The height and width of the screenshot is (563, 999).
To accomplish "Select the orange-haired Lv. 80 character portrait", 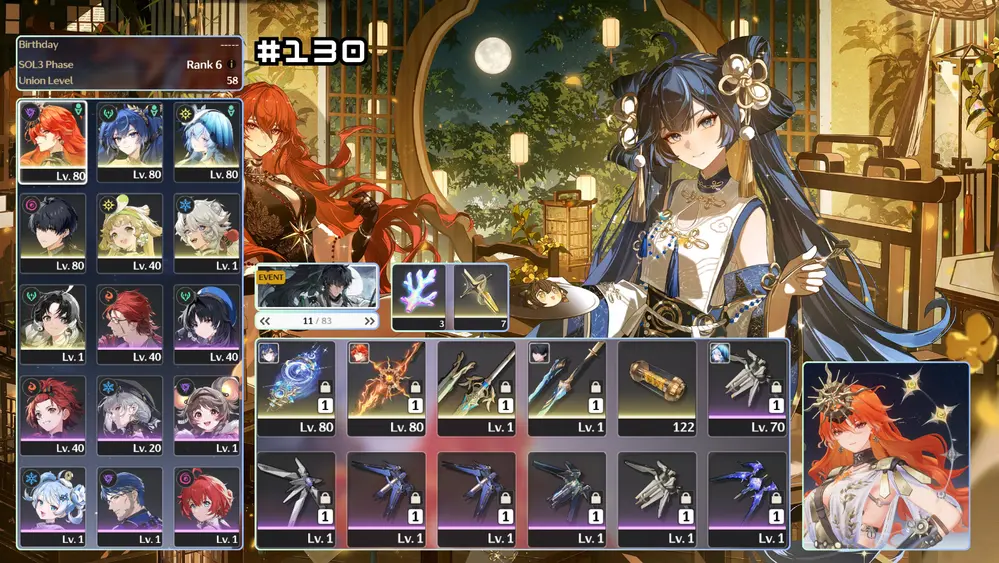I will [53, 140].
